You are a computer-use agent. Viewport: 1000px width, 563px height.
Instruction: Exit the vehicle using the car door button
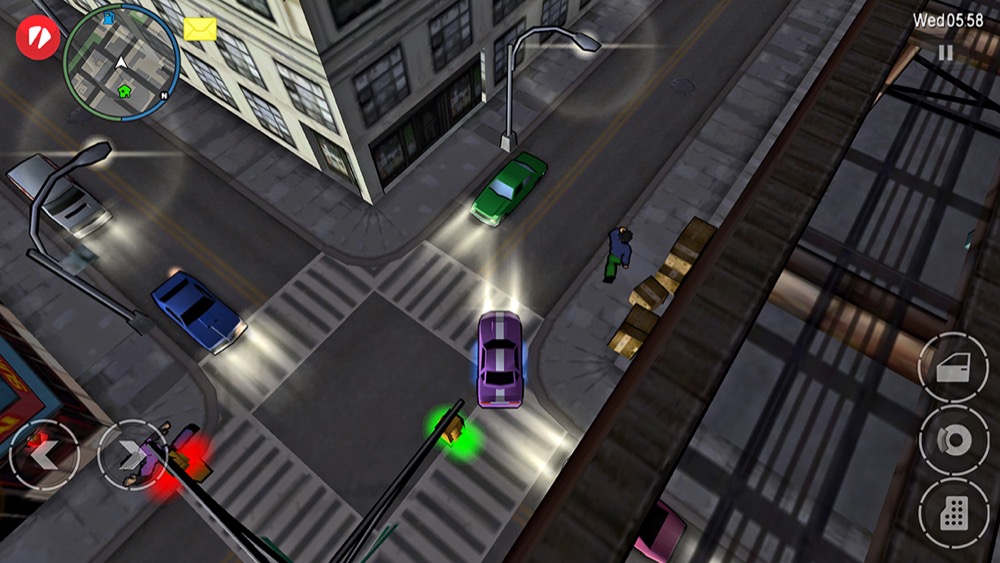tap(952, 367)
